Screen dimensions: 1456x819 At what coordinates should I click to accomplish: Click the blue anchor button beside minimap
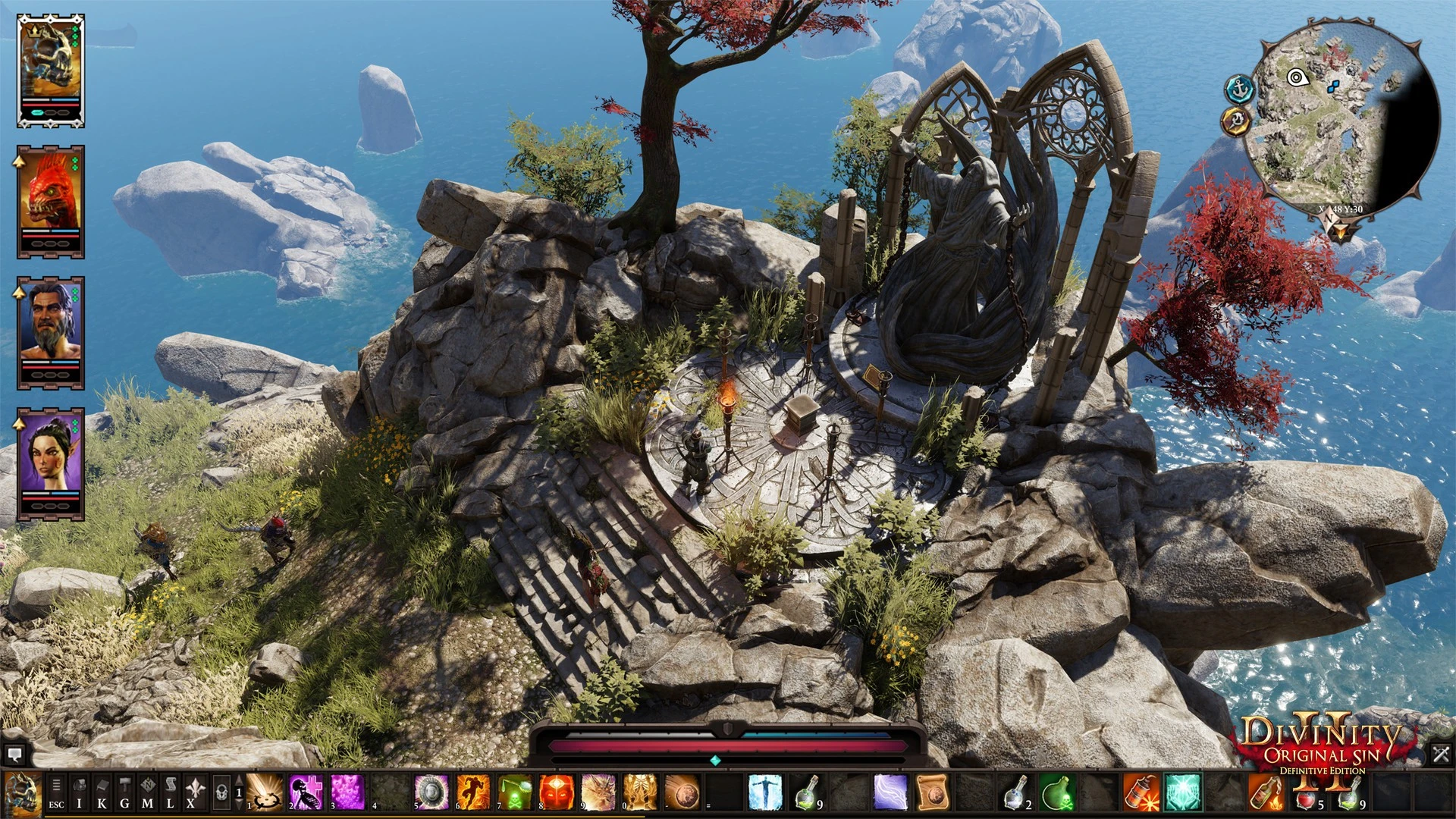tap(1239, 89)
